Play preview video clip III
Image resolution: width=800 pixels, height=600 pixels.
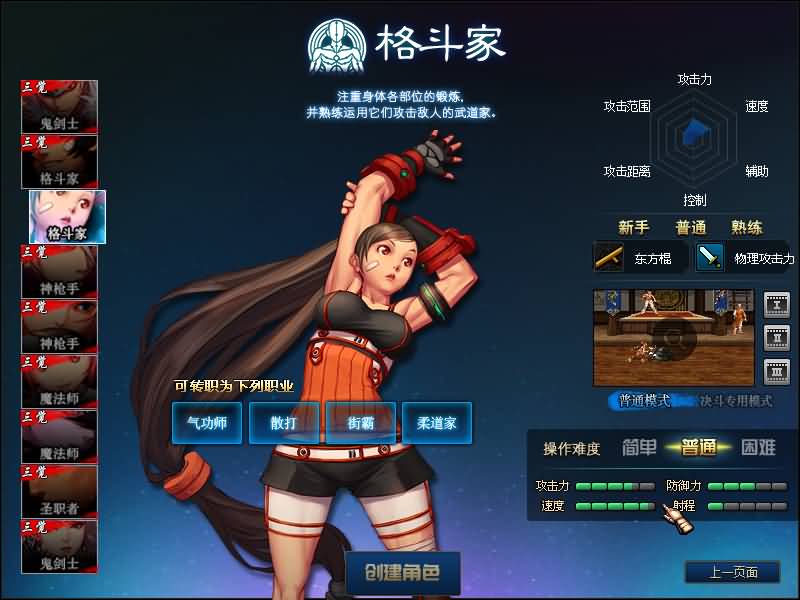click(x=777, y=372)
